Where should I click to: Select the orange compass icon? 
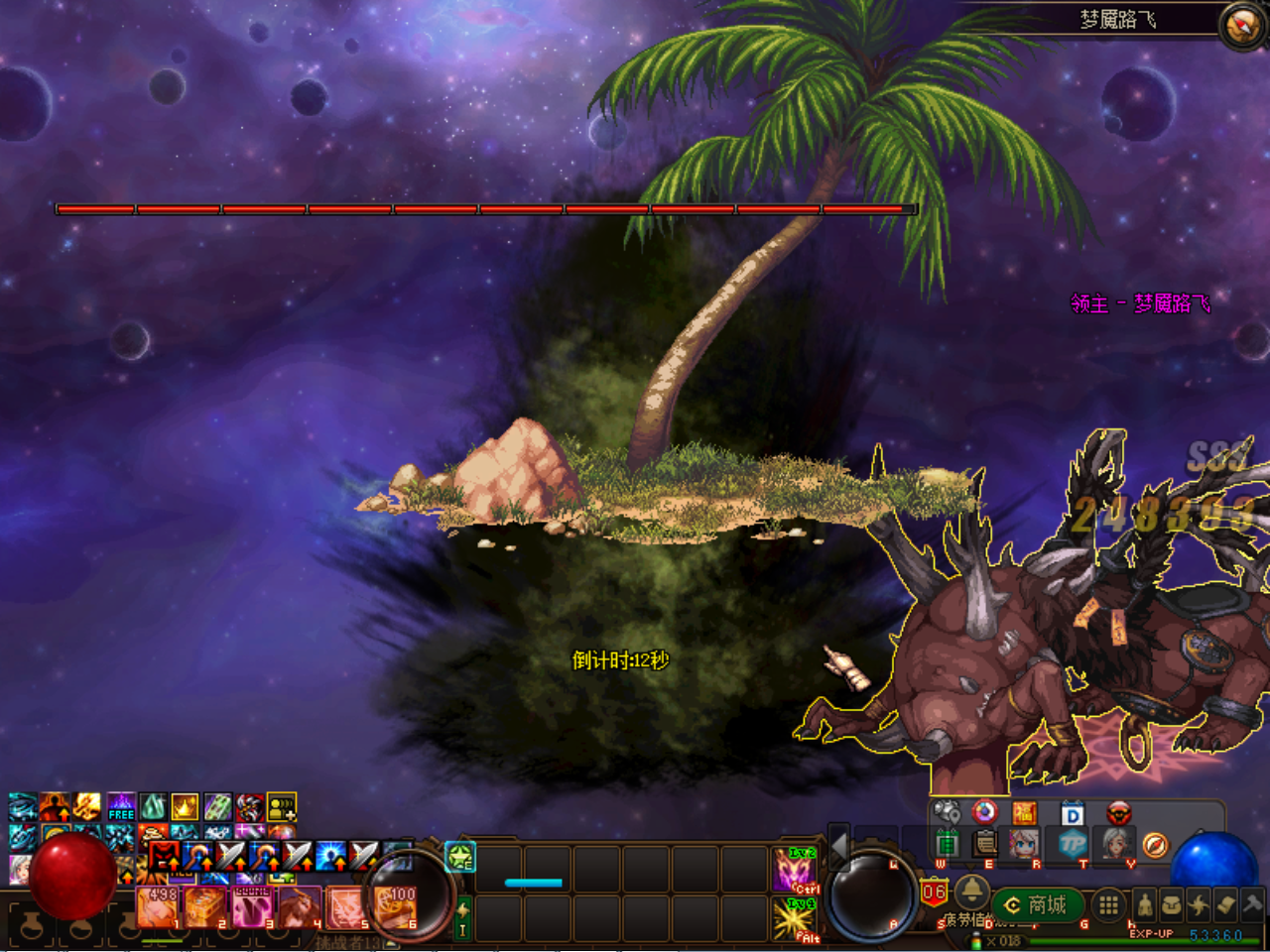1155,845
